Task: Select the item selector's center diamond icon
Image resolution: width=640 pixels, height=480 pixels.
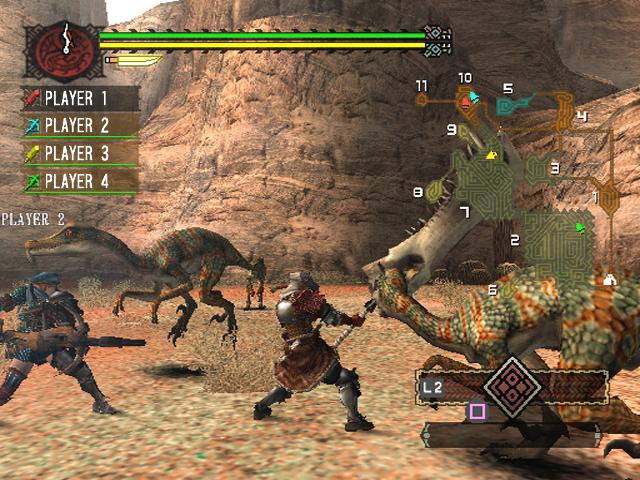Action: tap(511, 385)
